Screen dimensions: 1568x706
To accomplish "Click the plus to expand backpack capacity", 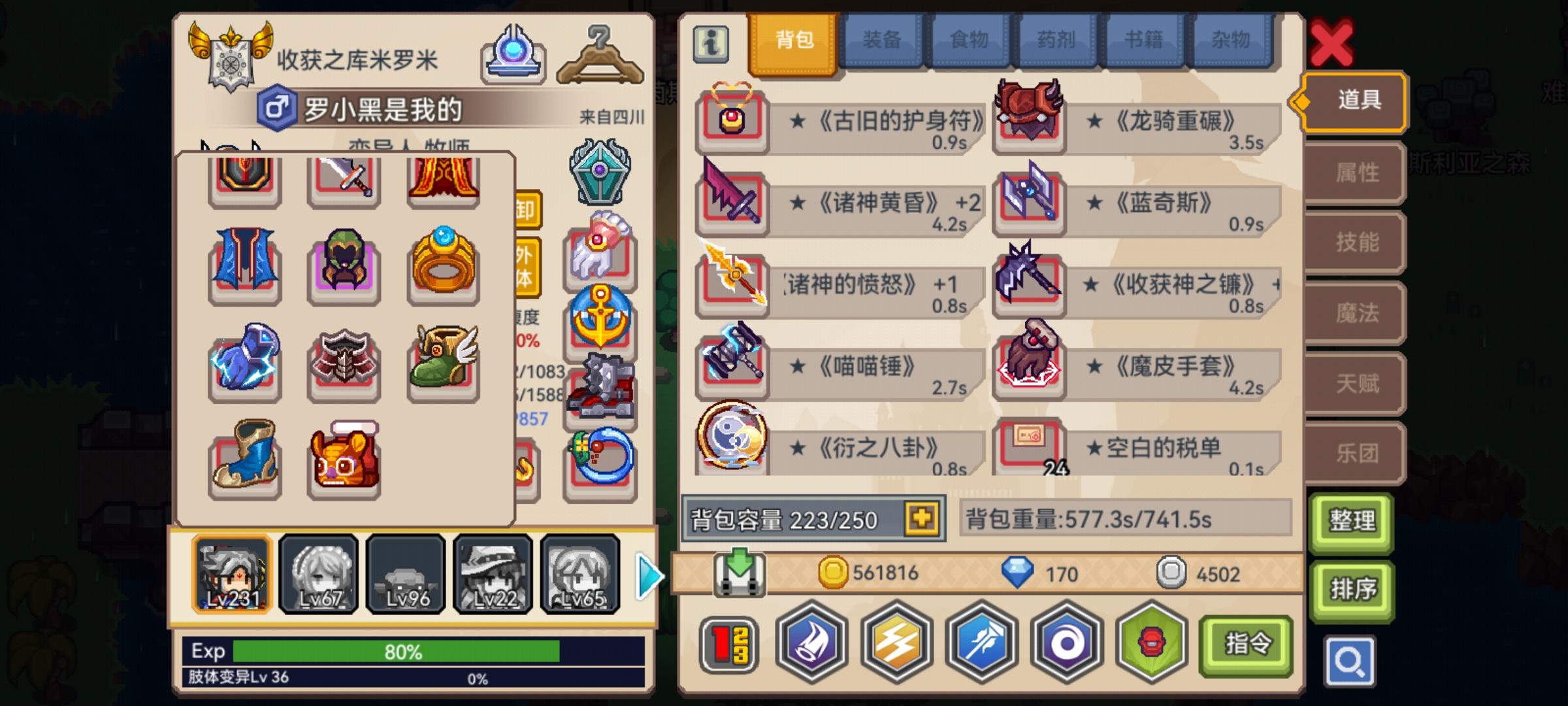I will [921, 518].
